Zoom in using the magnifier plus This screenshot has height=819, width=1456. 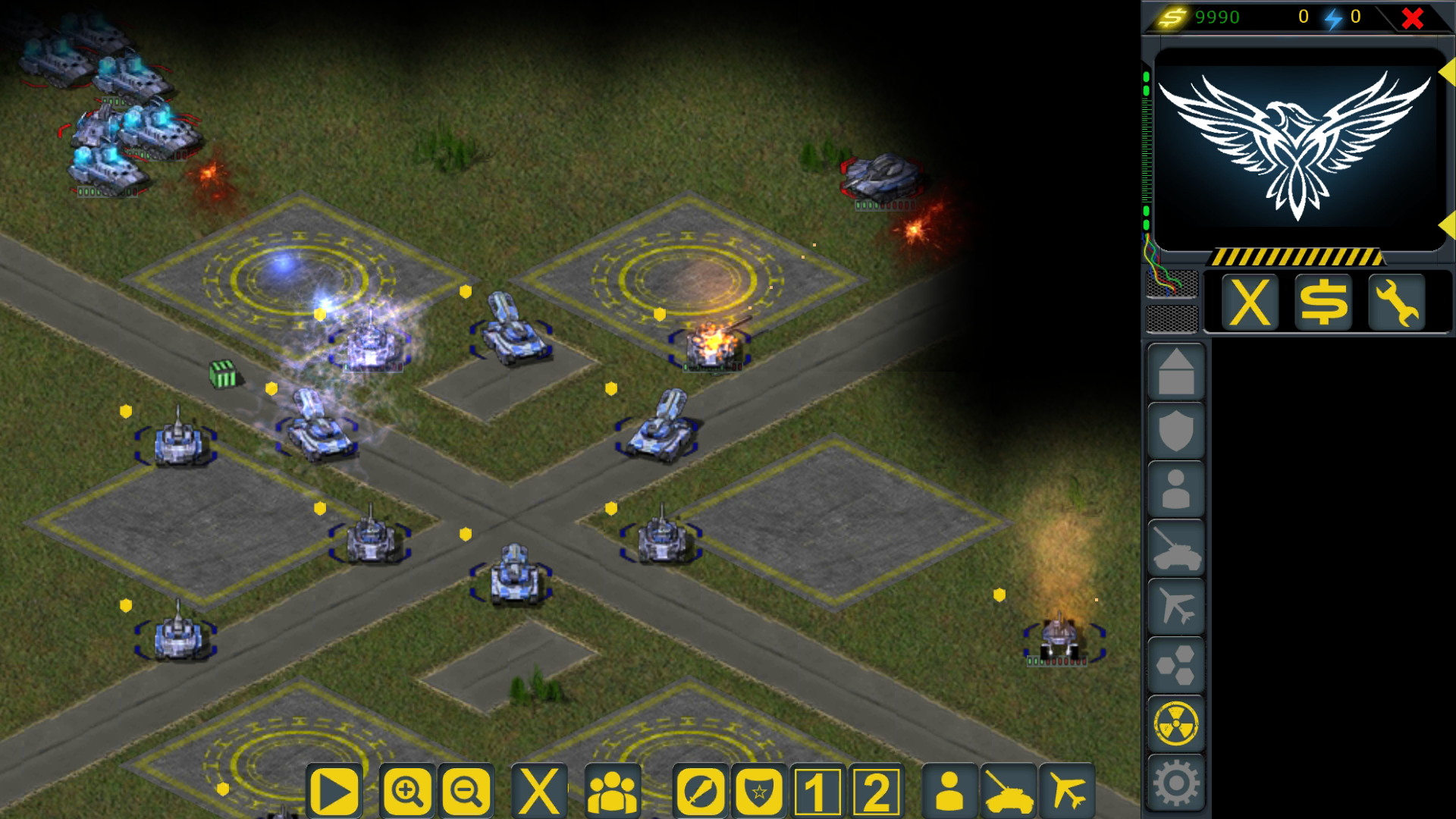(x=406, y=792)
